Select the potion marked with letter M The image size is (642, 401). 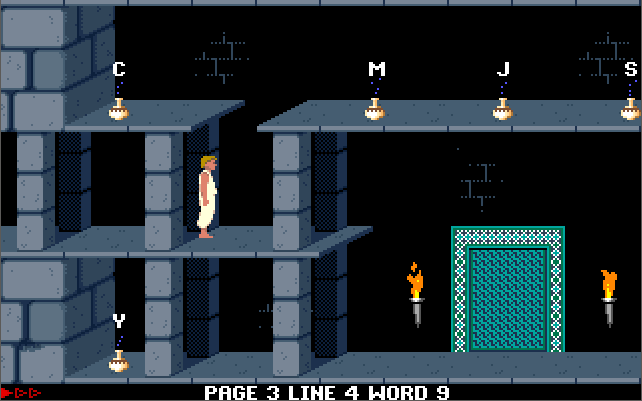click(375, 110)
